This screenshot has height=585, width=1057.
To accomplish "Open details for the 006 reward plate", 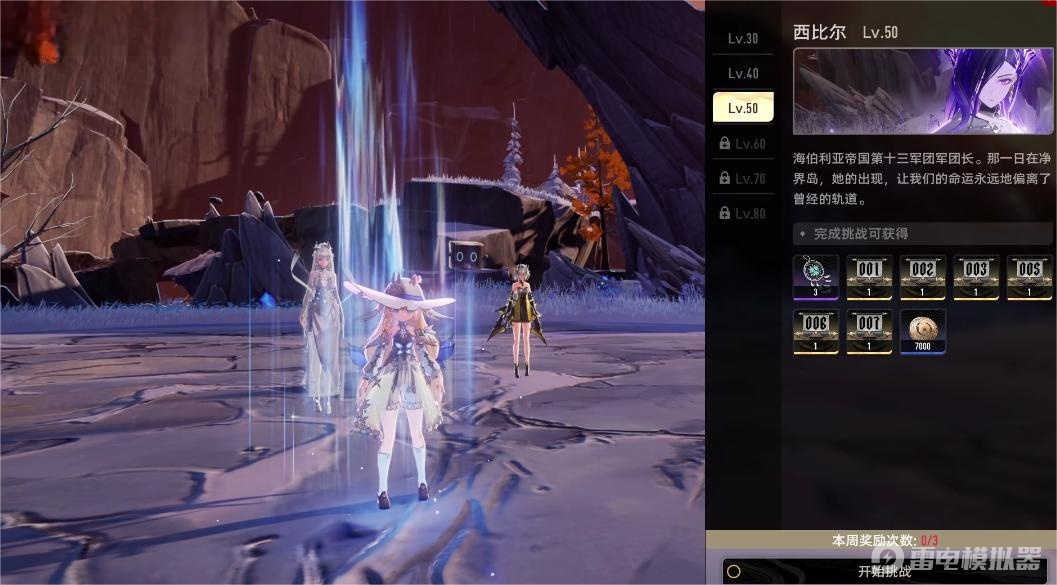I will 815,331.
